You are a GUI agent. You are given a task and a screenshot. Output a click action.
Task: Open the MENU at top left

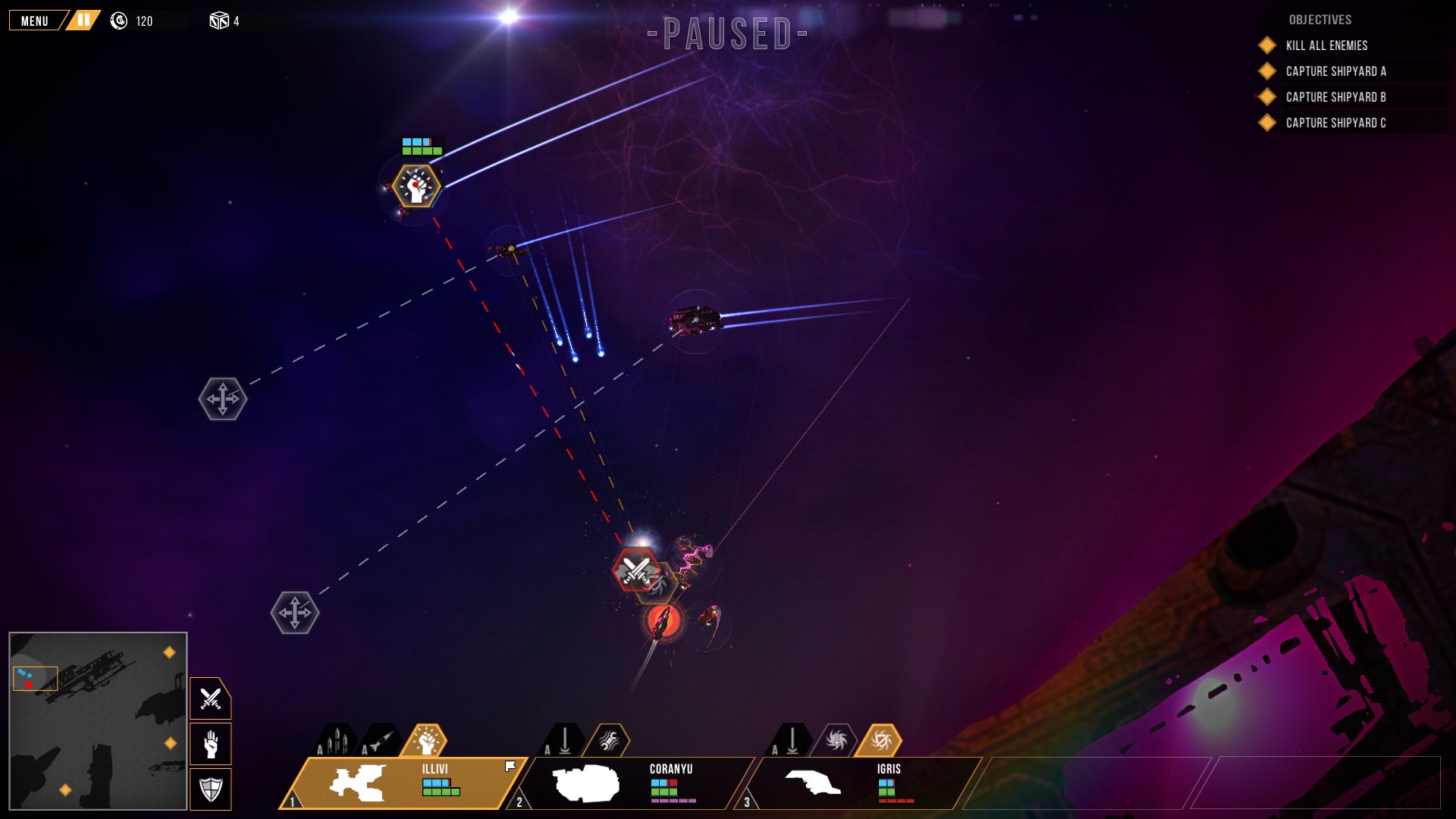pyautogui.click(x=33, y=20)
